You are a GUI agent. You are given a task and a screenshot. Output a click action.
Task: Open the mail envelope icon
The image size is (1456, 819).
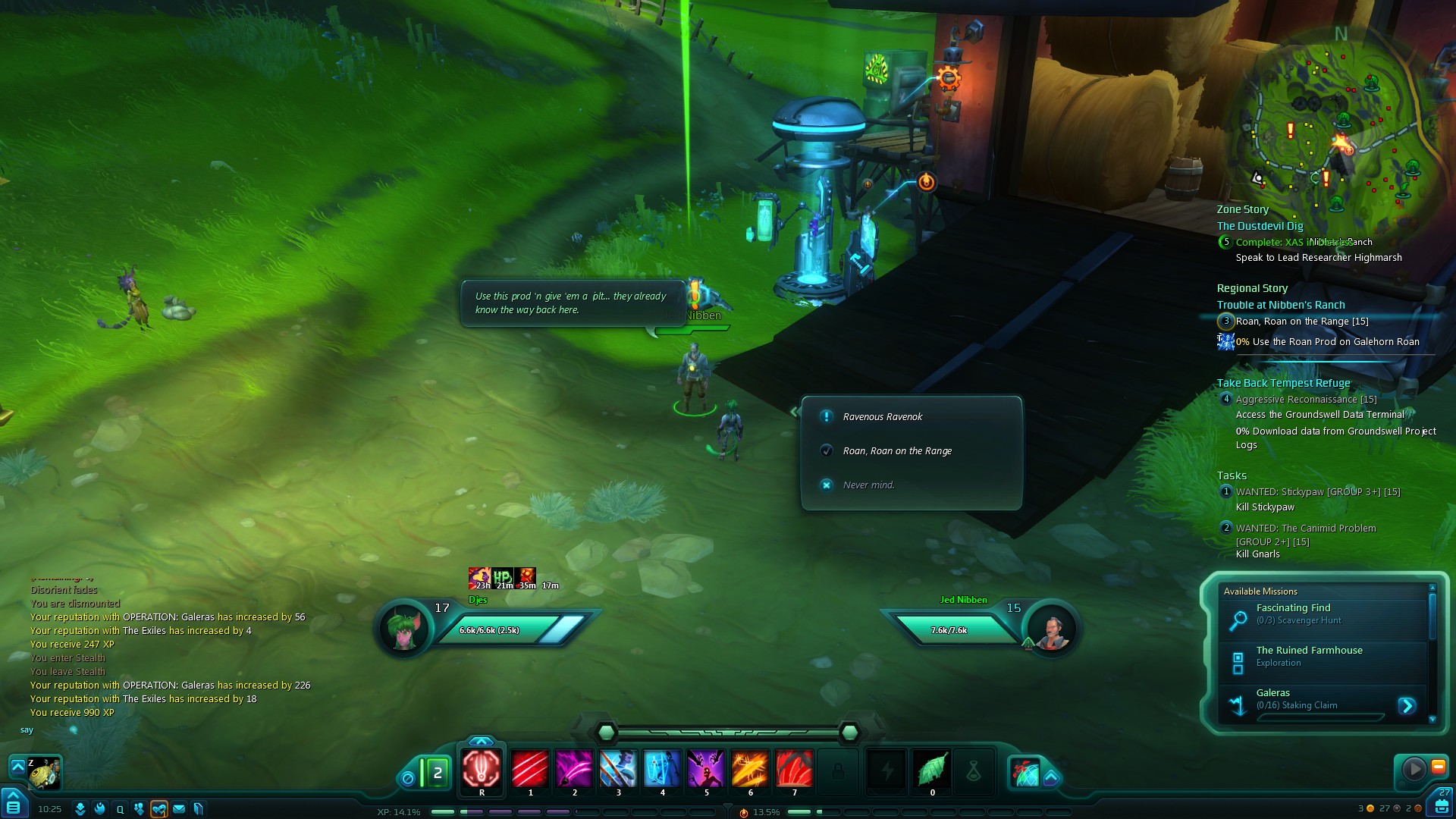[x=179, y=809]
